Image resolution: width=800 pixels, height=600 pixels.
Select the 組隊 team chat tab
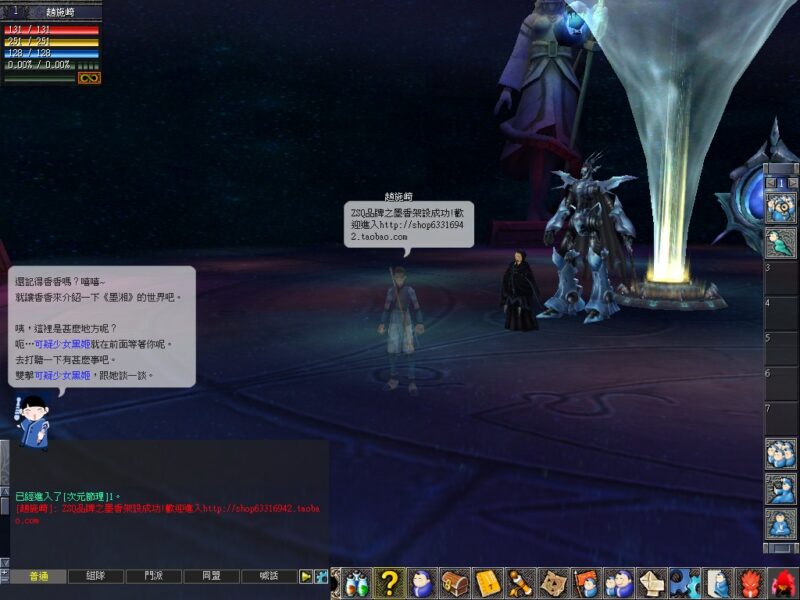pyautogui.click(x=97, y=576)
